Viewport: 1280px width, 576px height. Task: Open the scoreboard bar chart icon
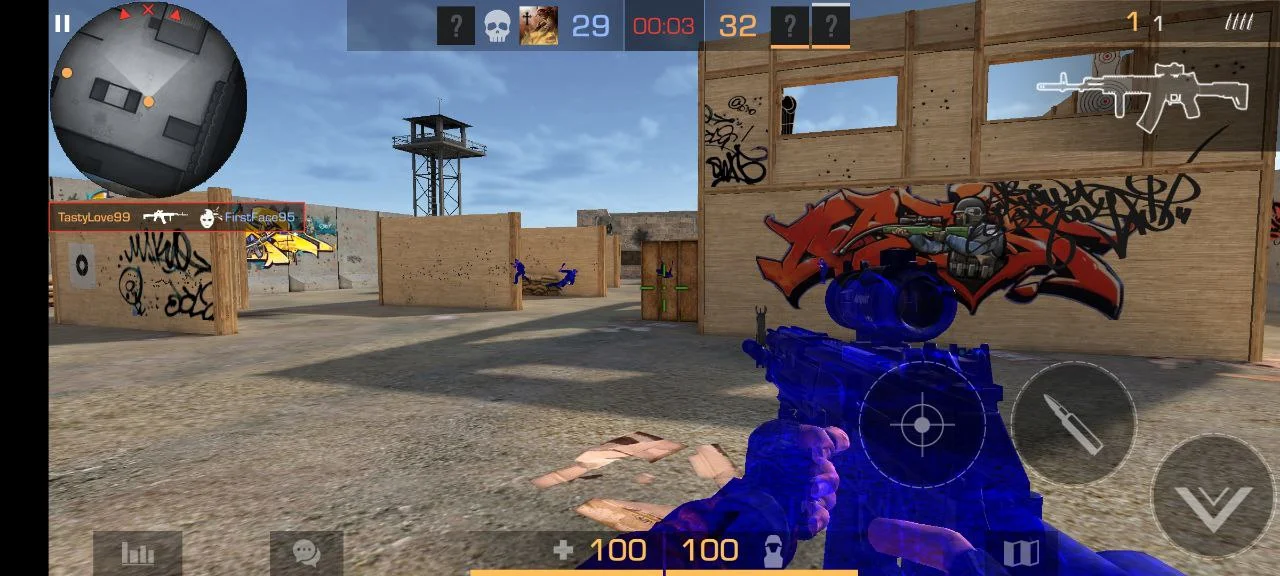point(137,553)
